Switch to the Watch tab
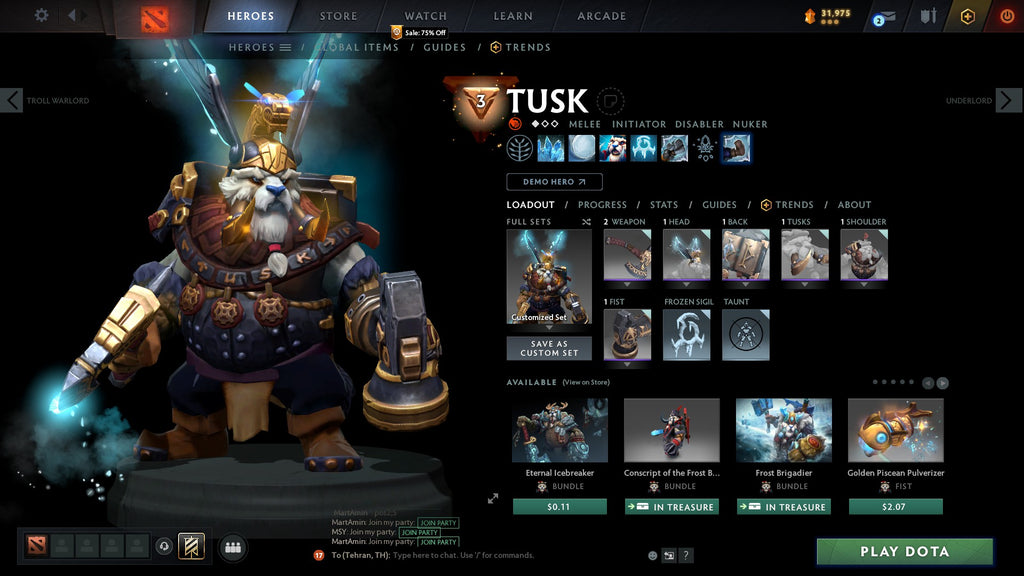 425,16
